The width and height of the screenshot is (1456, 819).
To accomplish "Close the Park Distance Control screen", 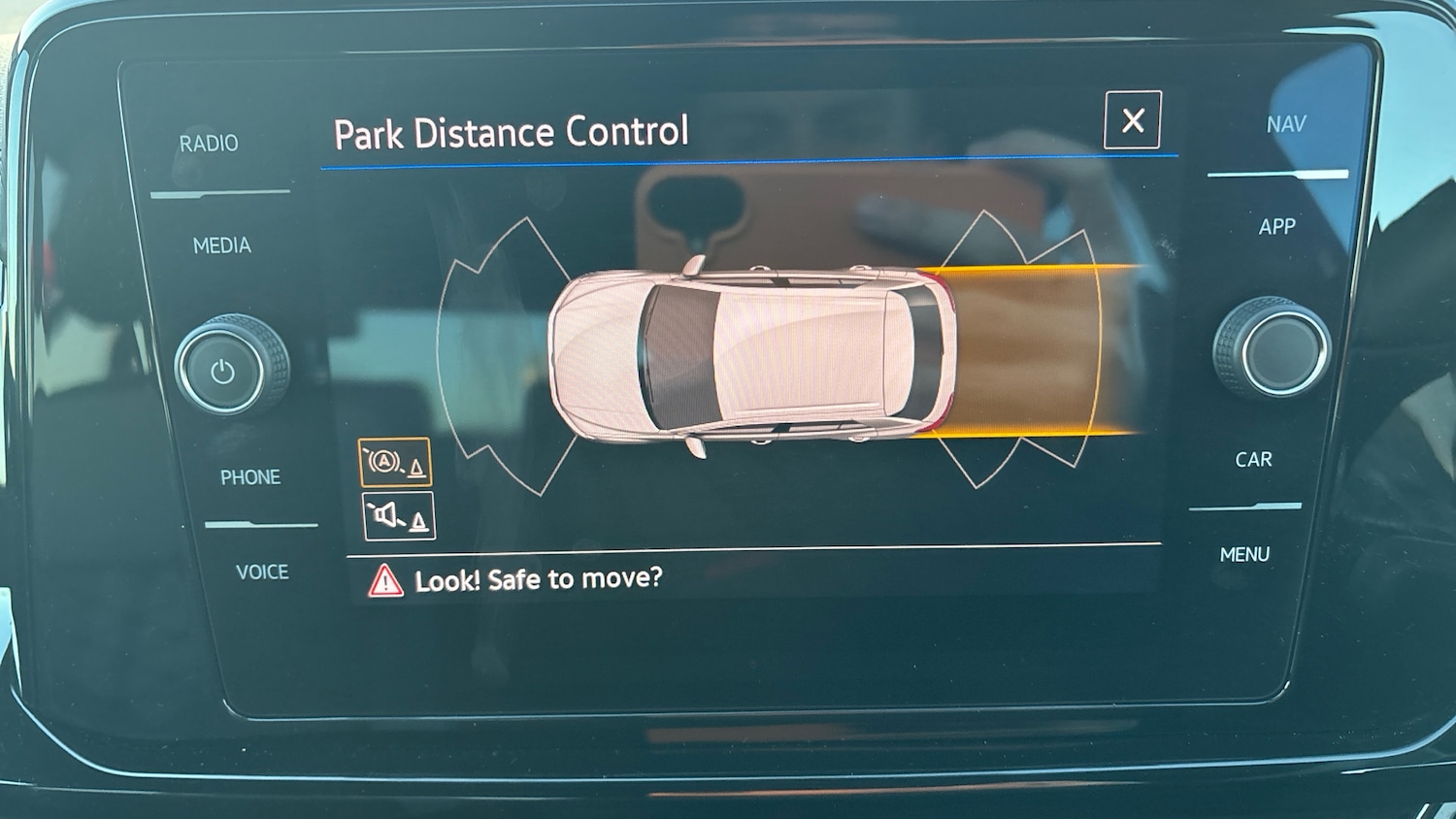I will [x=1132, y=120].
